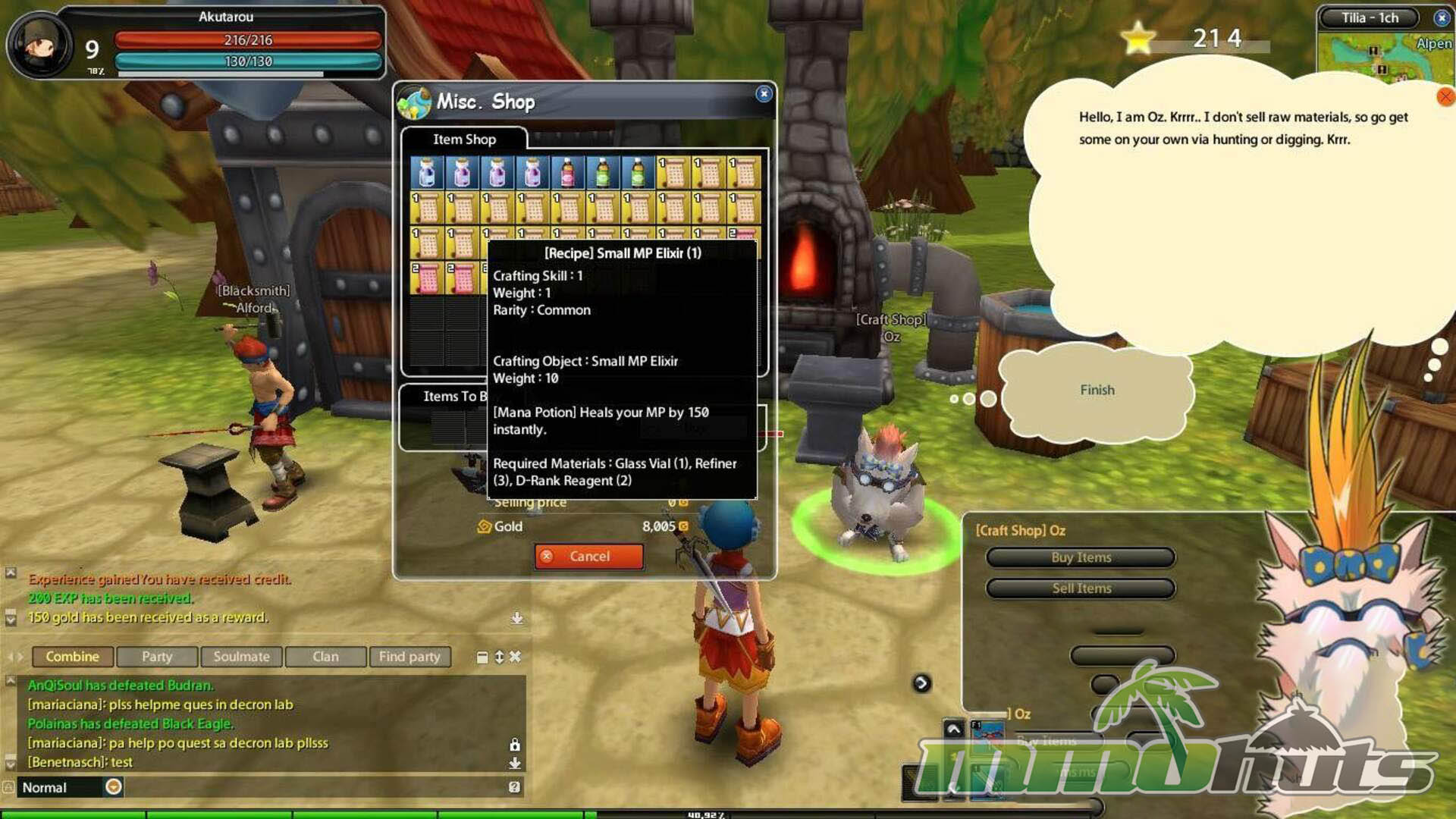Screen dimensions: 1456x819
Task: Select the Clan chat tab
Action: (x=325, y=657)
